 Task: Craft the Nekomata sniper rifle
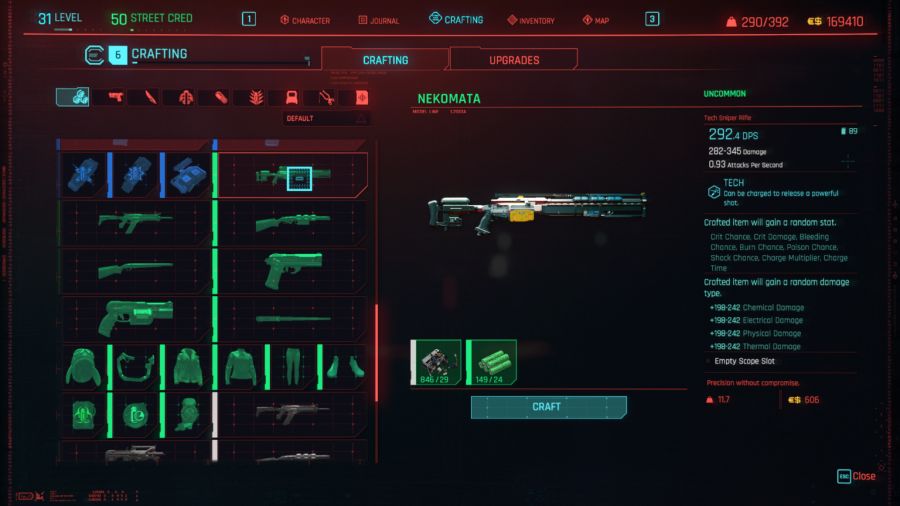click(548, 407)
